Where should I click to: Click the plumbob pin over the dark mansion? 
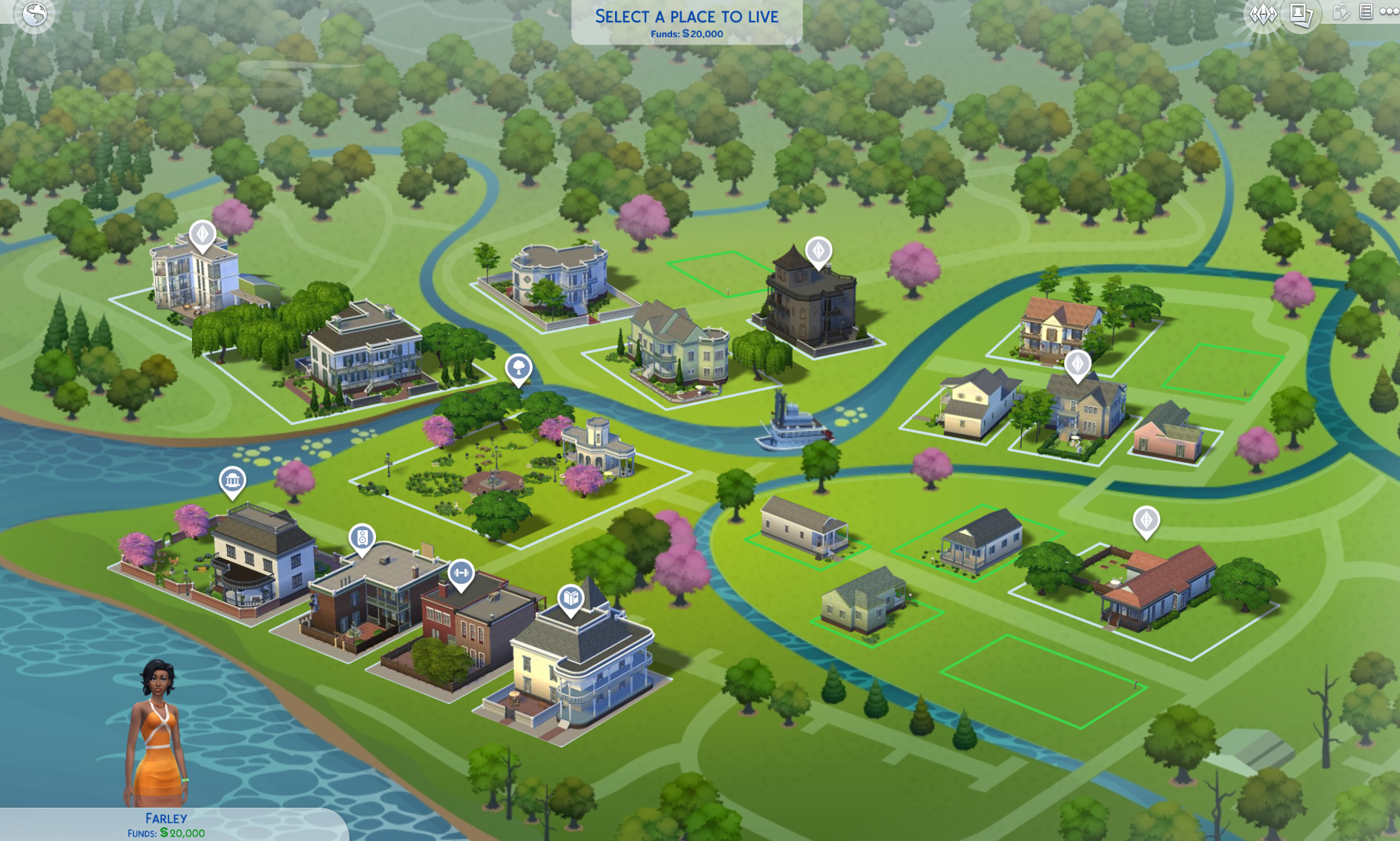pos(818,251)
